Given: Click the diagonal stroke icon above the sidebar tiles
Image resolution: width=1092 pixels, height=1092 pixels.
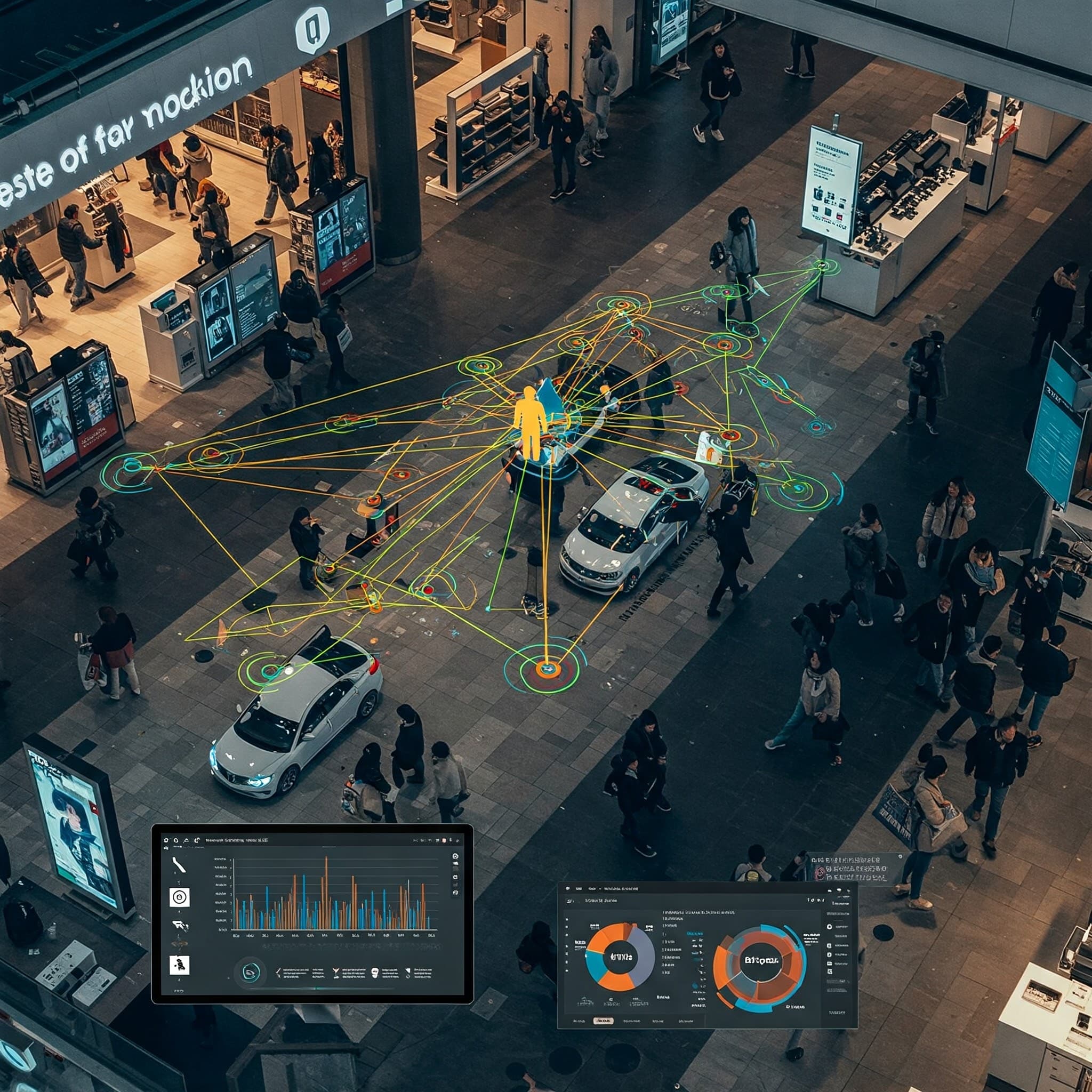Looking at the screenshot, I should pos(179,865).
